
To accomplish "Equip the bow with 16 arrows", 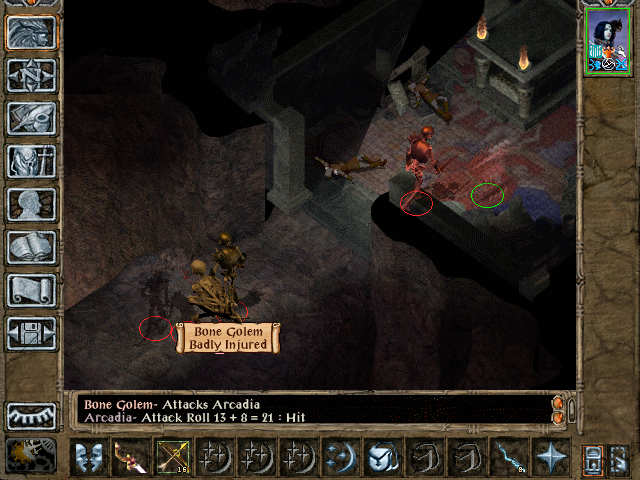I will tap(173, 457).
